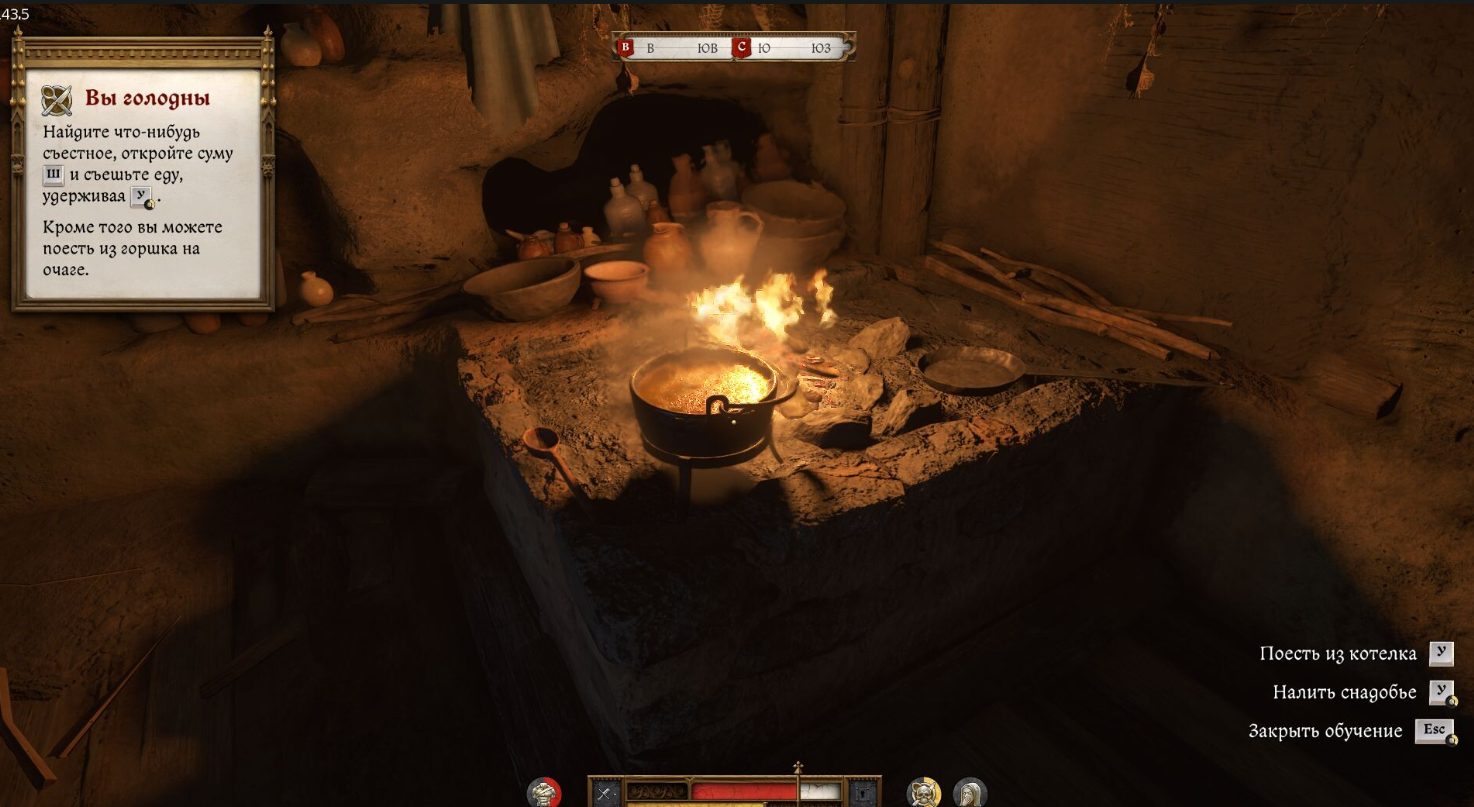The height and width of the screenshot is (807, 1474).
Task: Open the armor body status icon
Action: tap(544, 793)
